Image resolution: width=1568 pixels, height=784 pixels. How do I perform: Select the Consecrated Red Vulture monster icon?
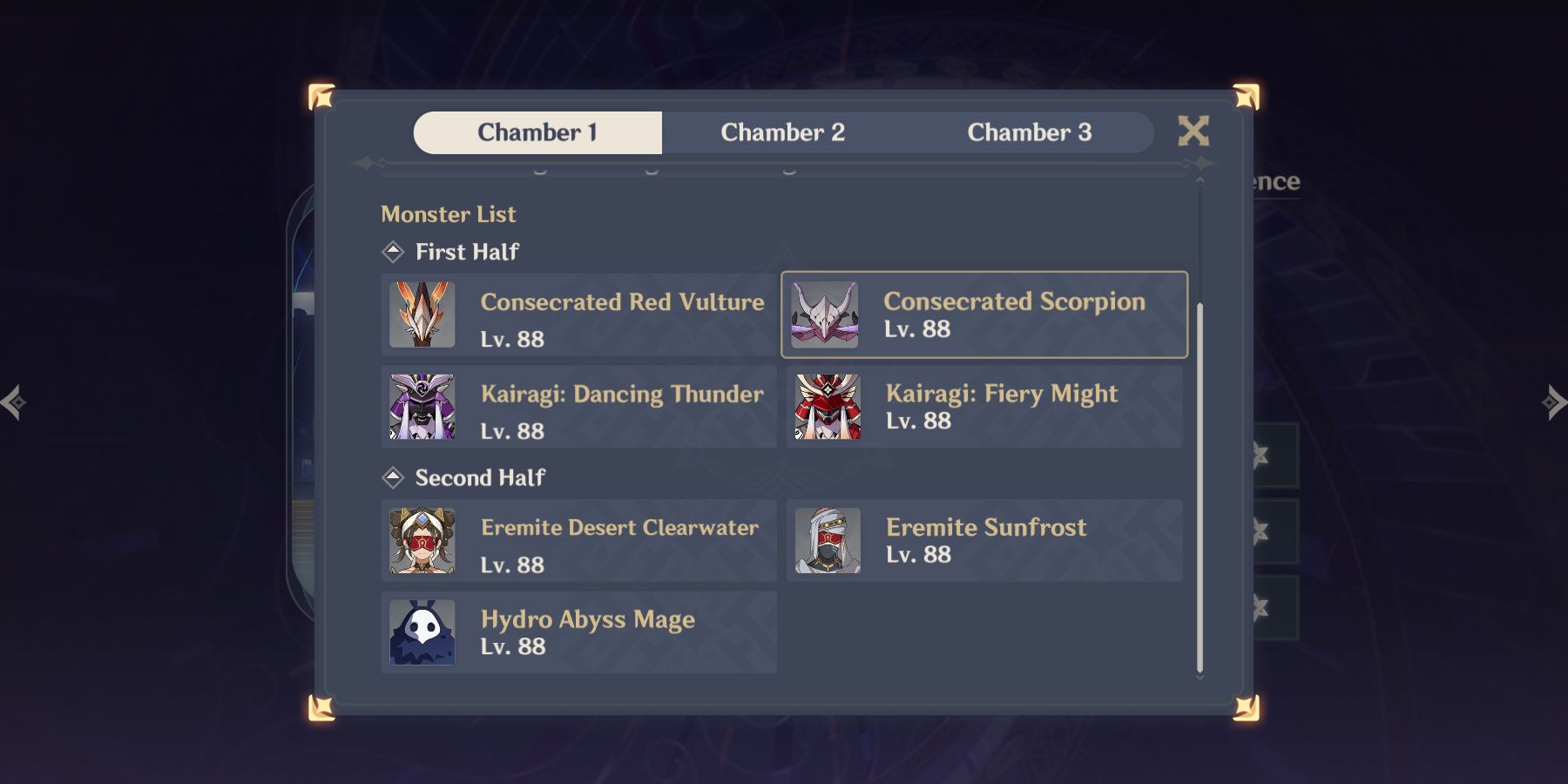click(421, 314)
